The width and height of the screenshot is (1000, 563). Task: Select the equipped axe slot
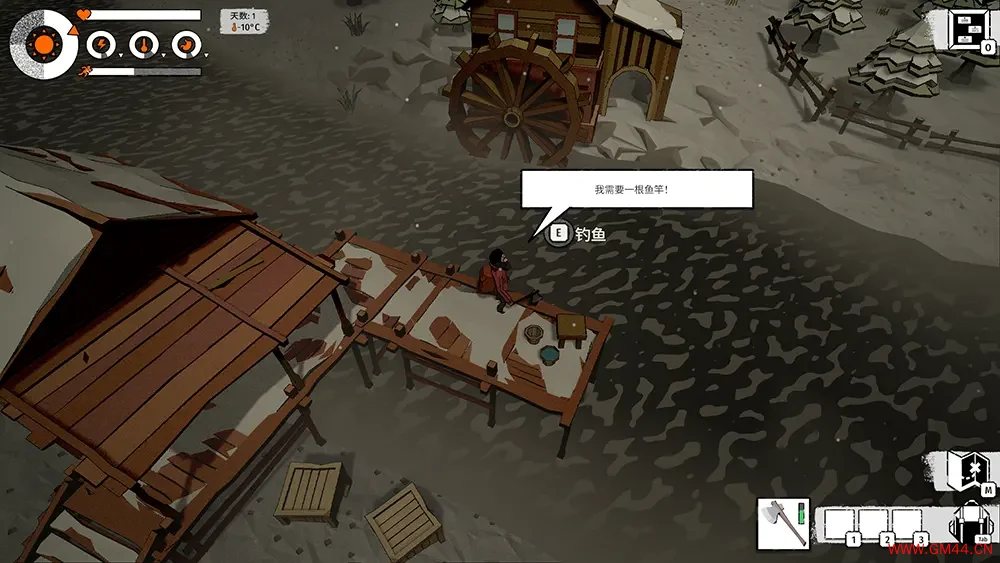[x=782, y=523]
